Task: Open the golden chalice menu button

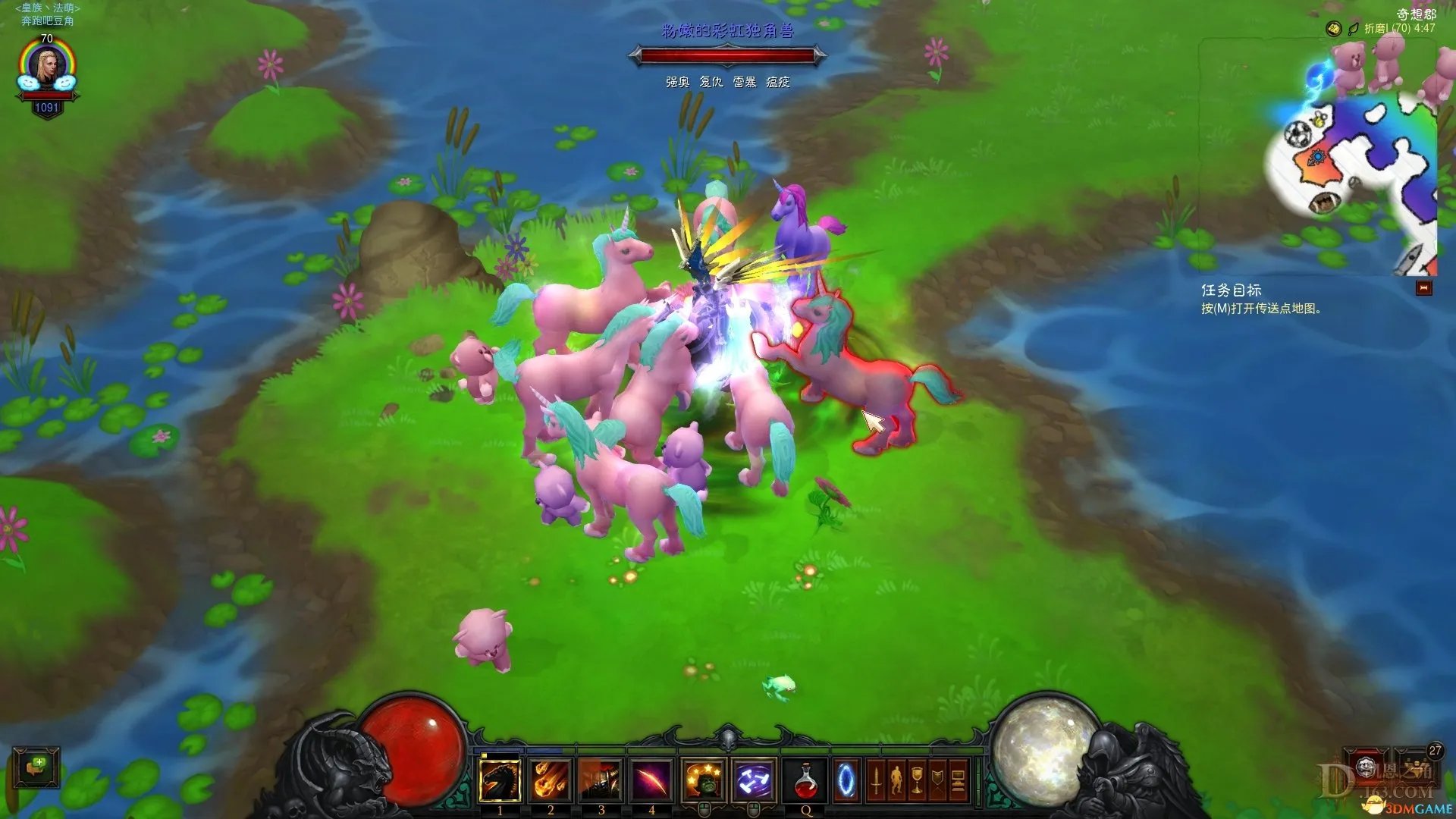Action: pos(917,780)
